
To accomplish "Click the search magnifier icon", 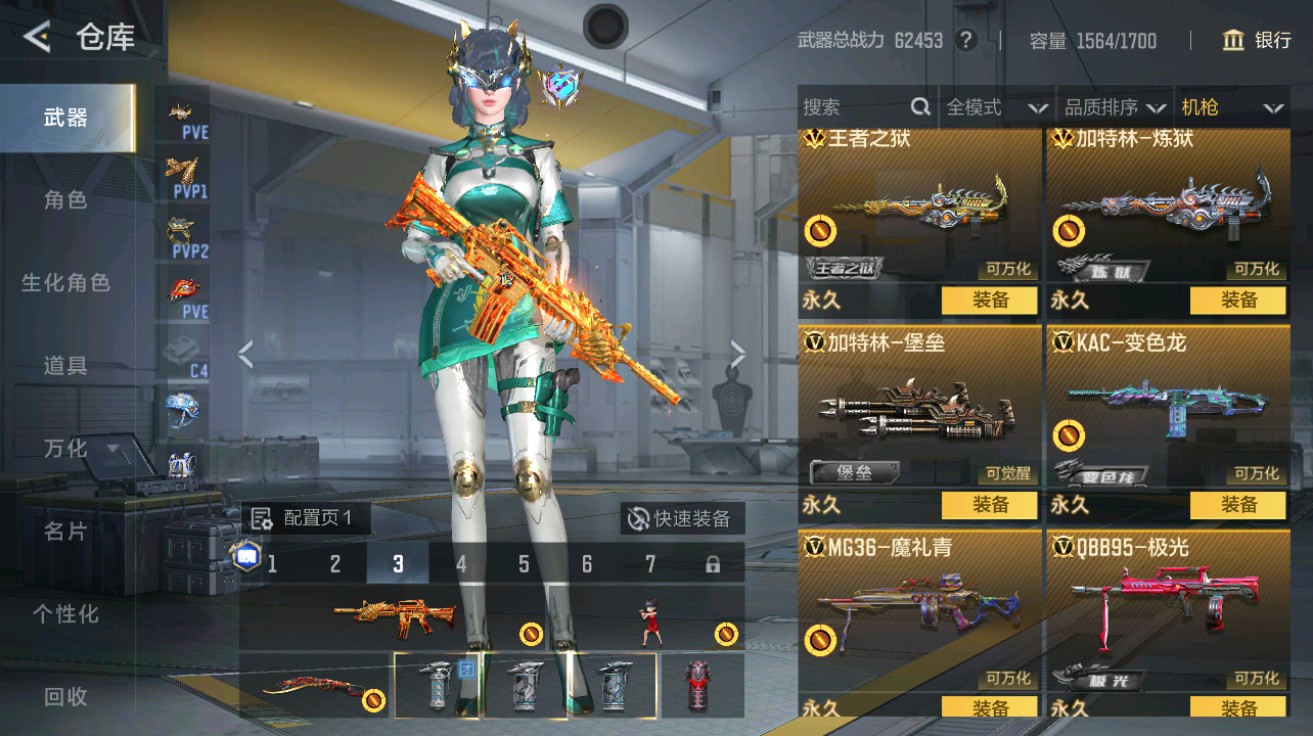I will [x=919, y=106].
